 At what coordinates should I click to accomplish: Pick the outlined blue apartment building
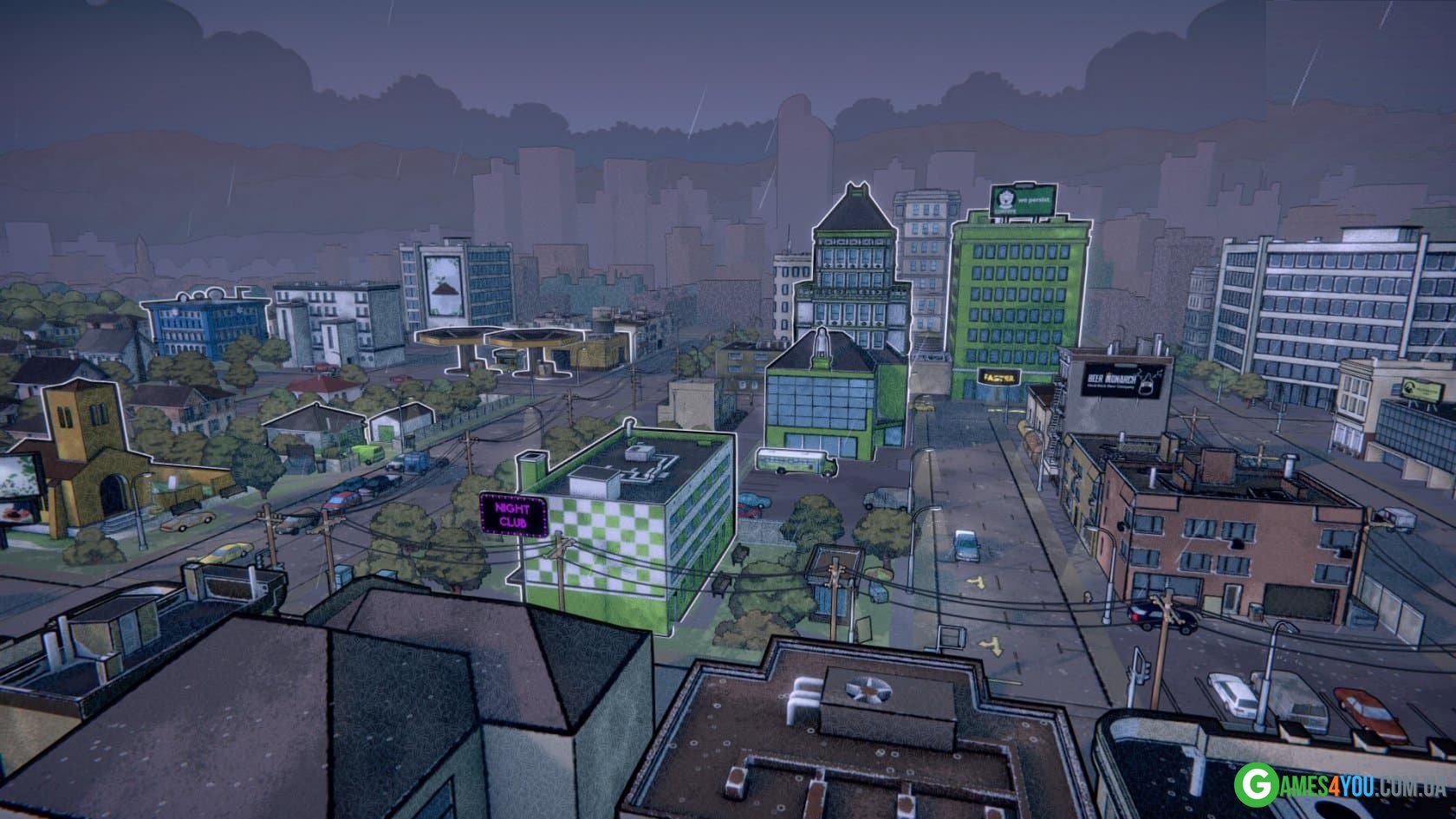[205, 327]
